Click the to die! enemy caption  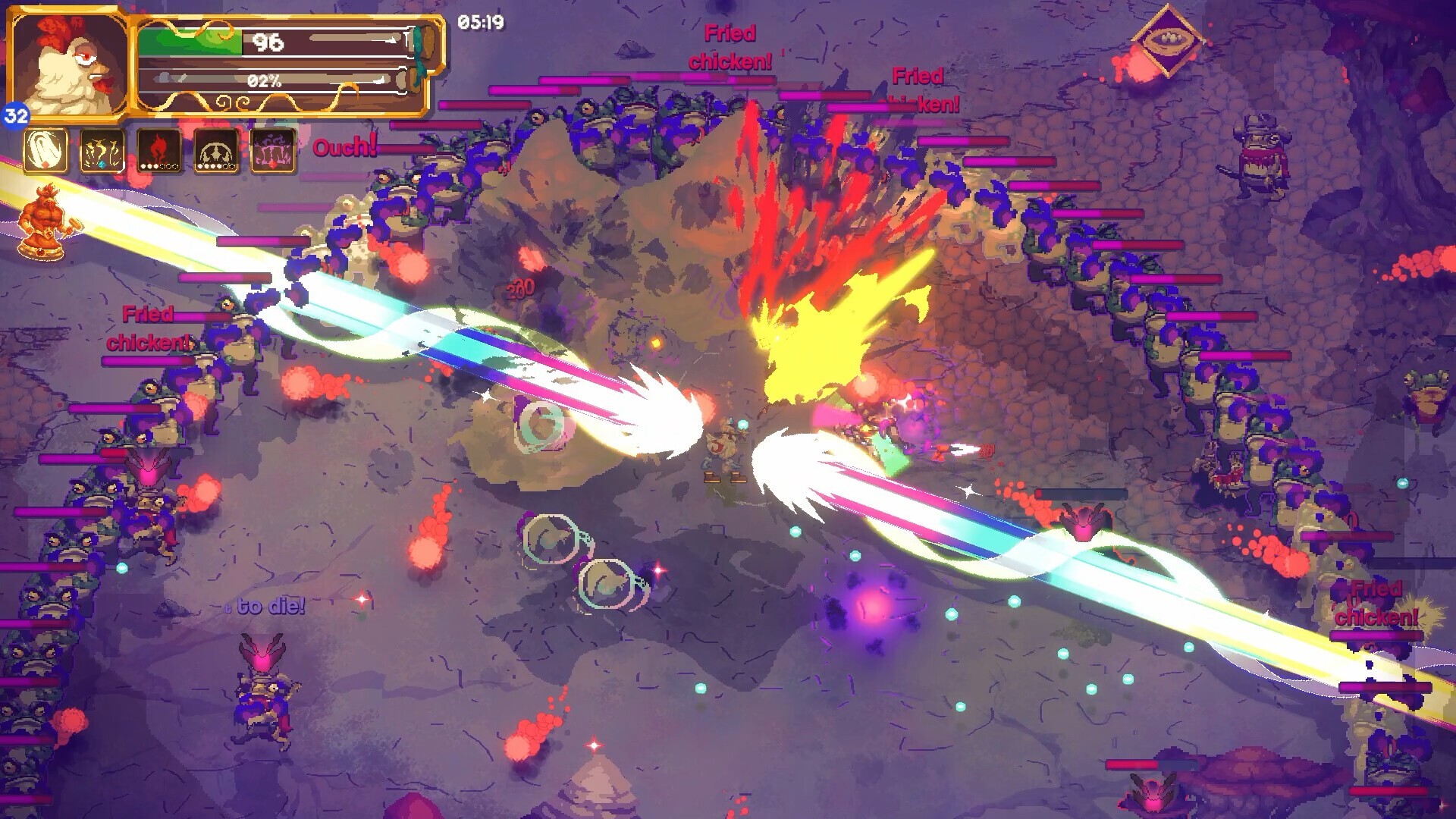(x=267, y=606)
